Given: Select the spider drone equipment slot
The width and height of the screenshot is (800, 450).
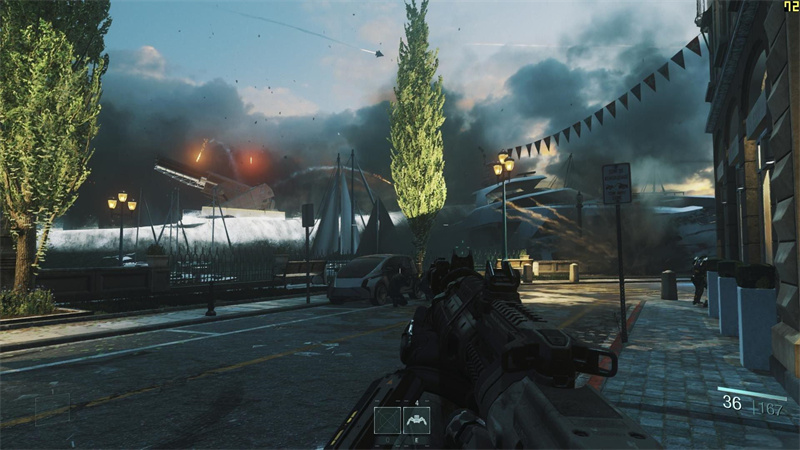Looking at the screenshot, I should pos(416,420).
